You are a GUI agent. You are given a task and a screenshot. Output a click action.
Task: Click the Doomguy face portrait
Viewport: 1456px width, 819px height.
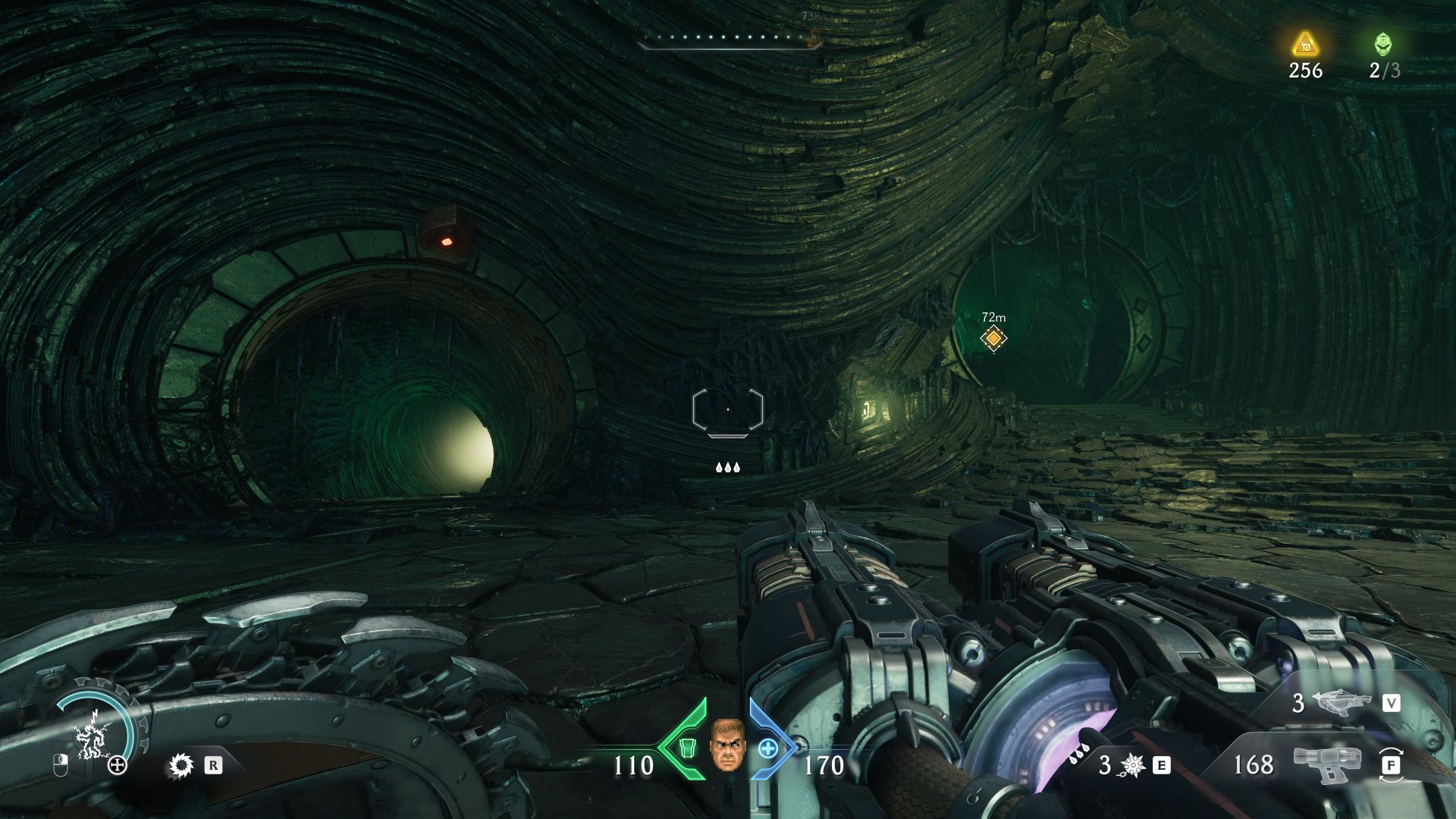coord(727,745)
